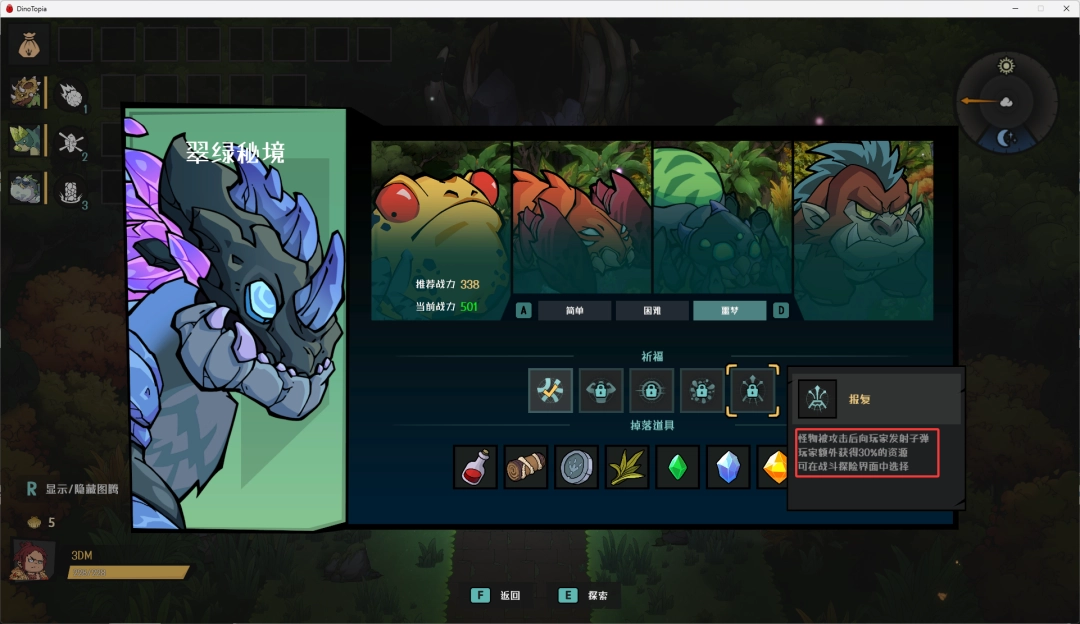Select the rolled wood log drop item

526,467
